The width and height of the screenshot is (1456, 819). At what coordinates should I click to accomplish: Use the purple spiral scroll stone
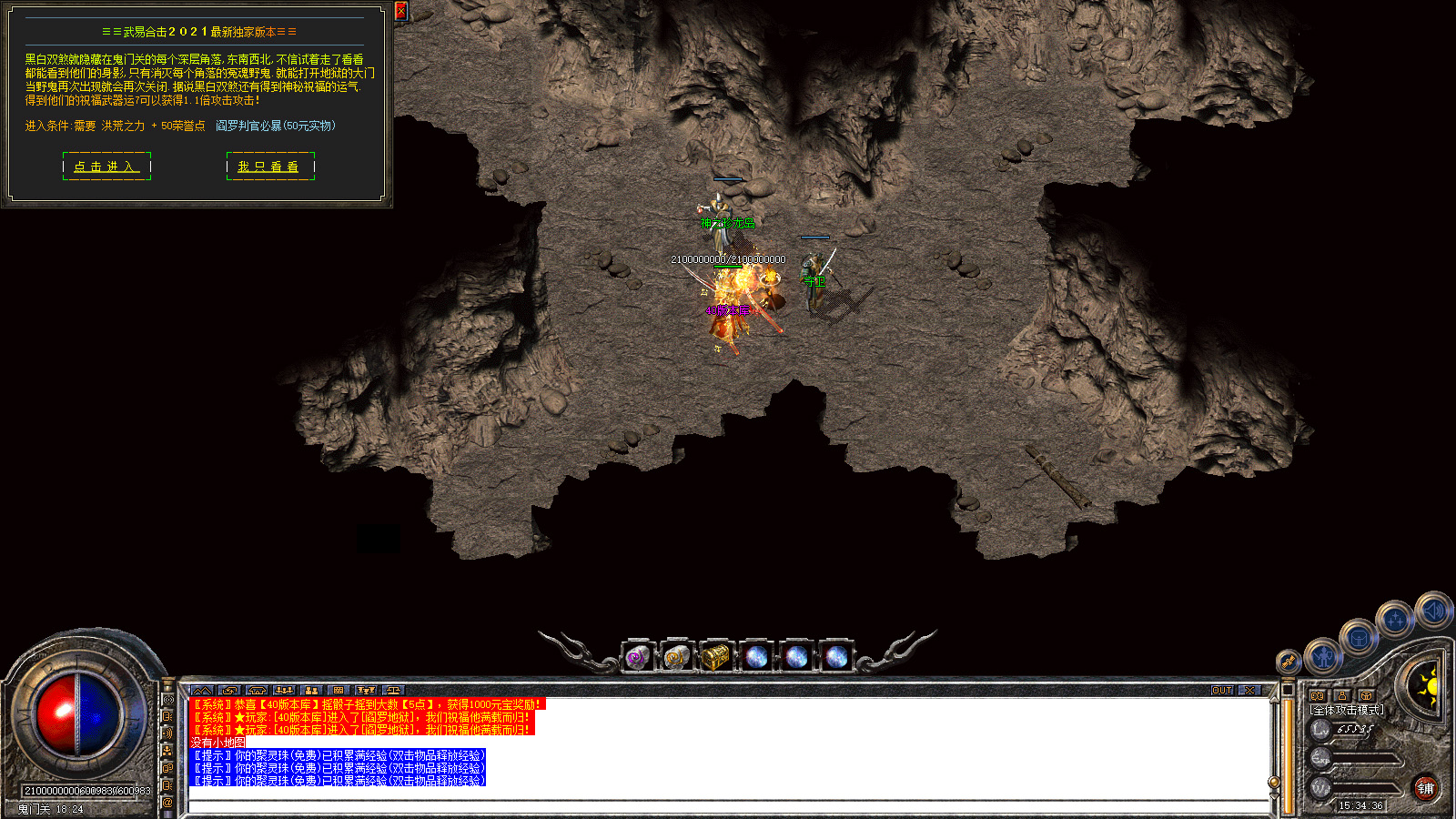pyautogui.click(x=637, y=656)
